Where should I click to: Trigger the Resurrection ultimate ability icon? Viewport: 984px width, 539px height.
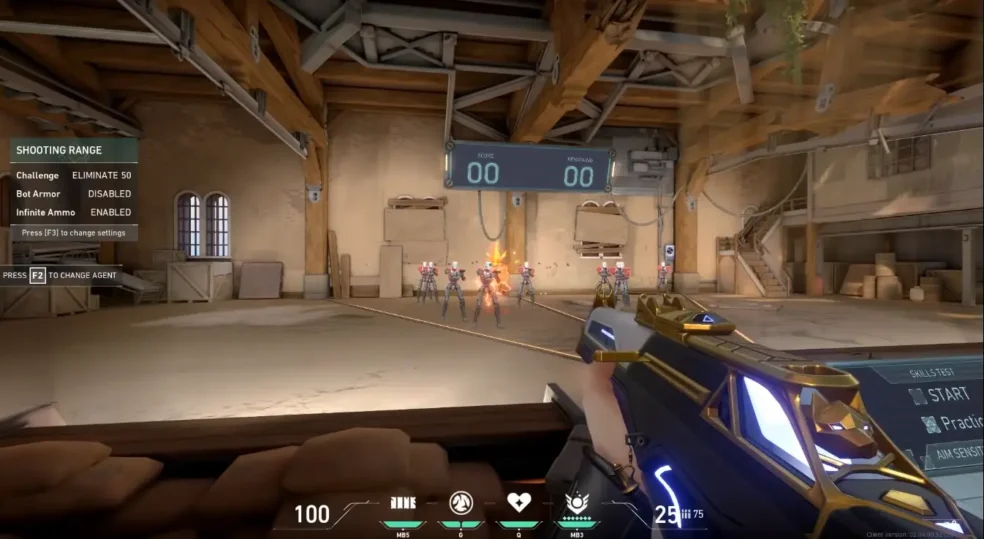coord(577,503)
